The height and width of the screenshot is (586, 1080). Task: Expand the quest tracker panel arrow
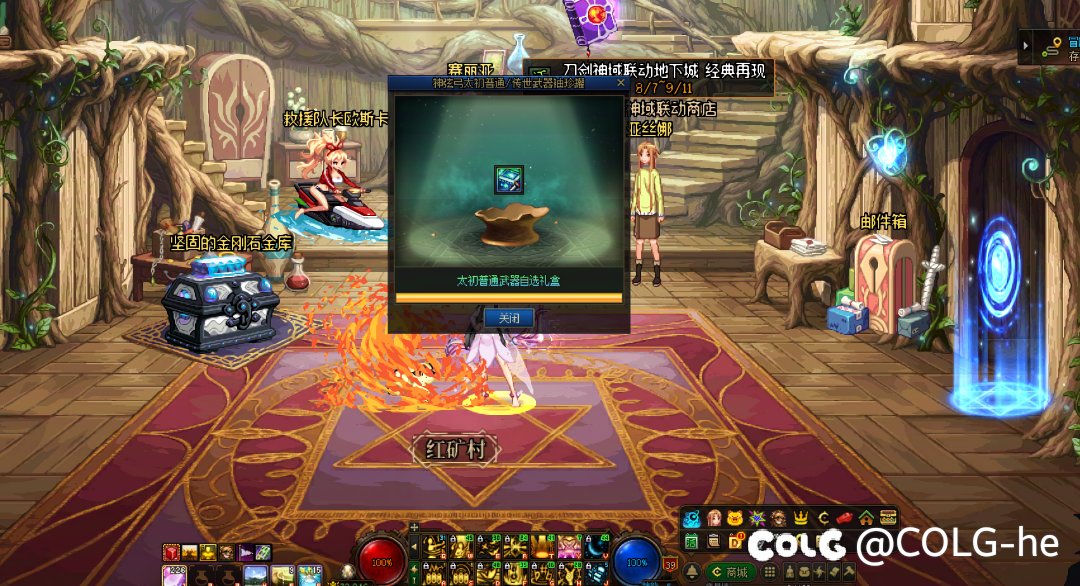pos(1027,46)
